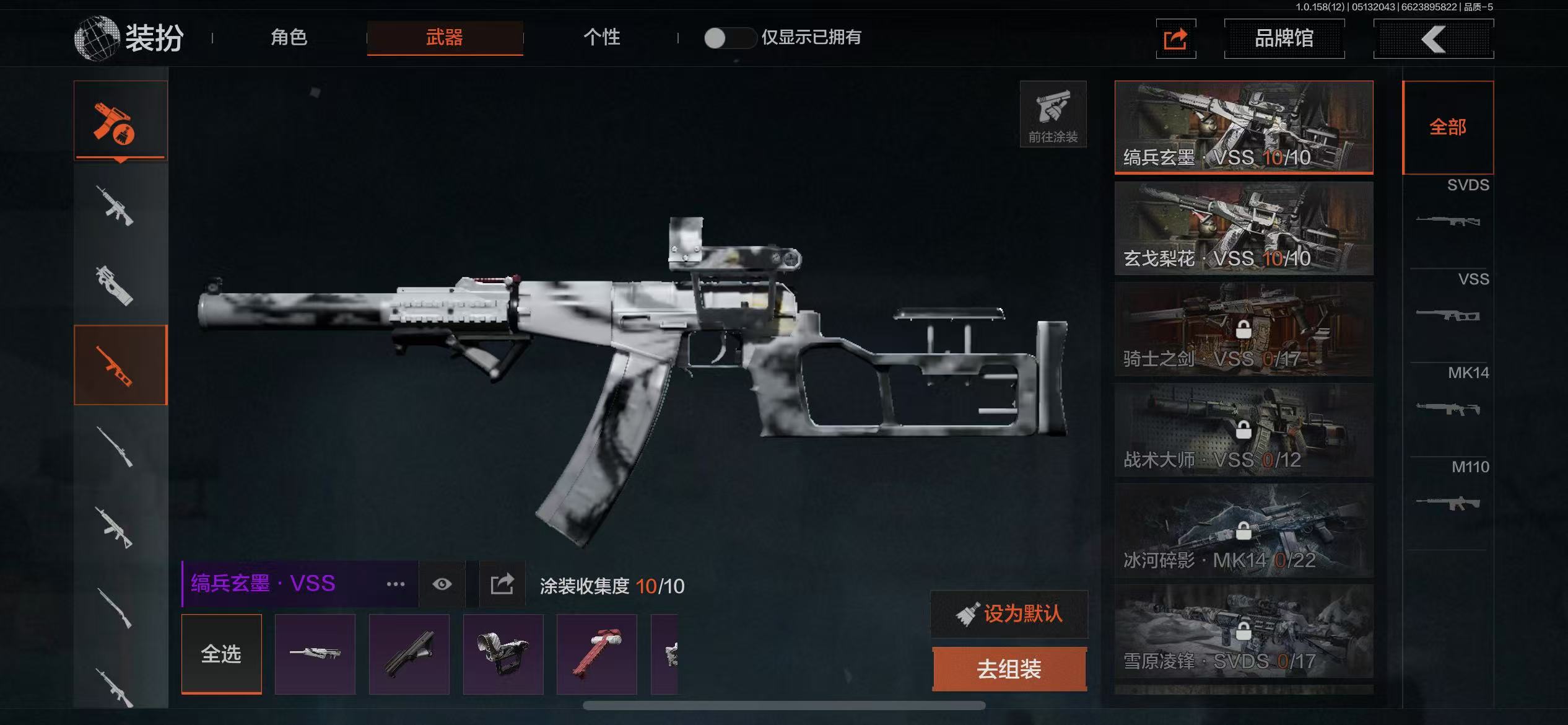Viewport: 1568px width, 725px height.
Task: Choose the locked 骑士之剑 VSS skin
Action: click(1244, 330)
